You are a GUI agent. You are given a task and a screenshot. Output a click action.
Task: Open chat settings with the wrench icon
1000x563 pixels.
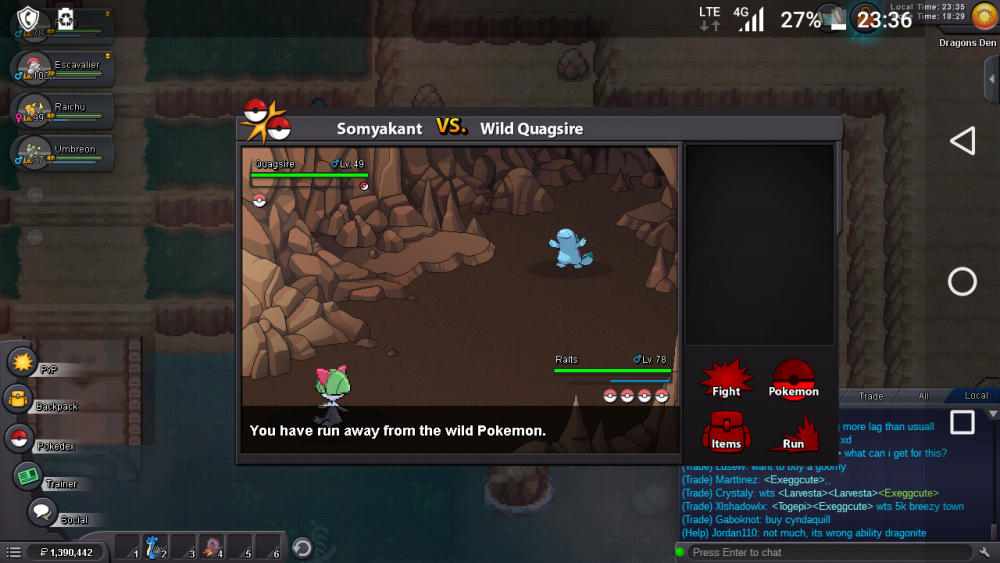click(x=985, y=552)
